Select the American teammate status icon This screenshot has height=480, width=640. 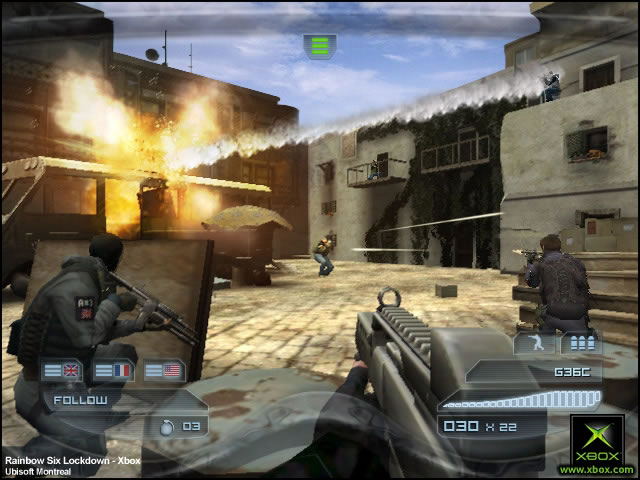[165, 371]
